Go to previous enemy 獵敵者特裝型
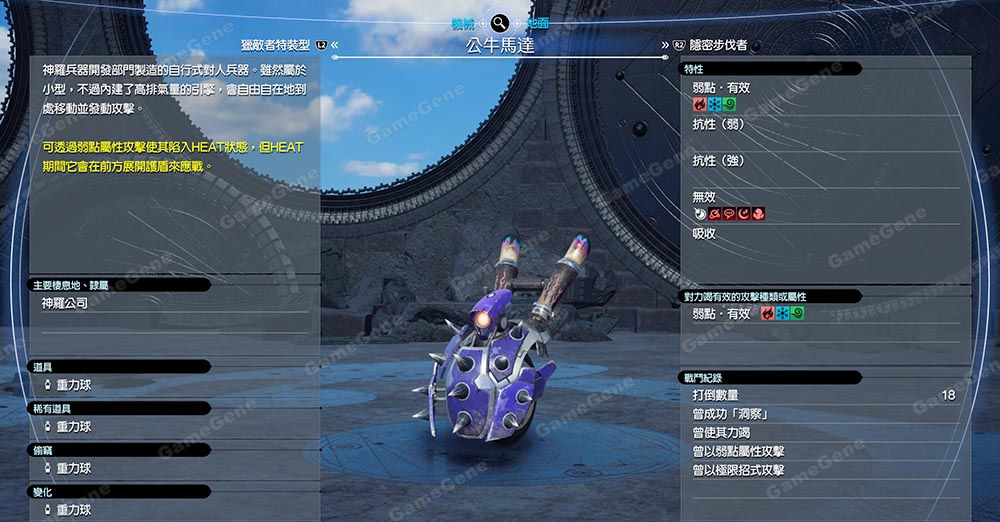 pos(277,45)
